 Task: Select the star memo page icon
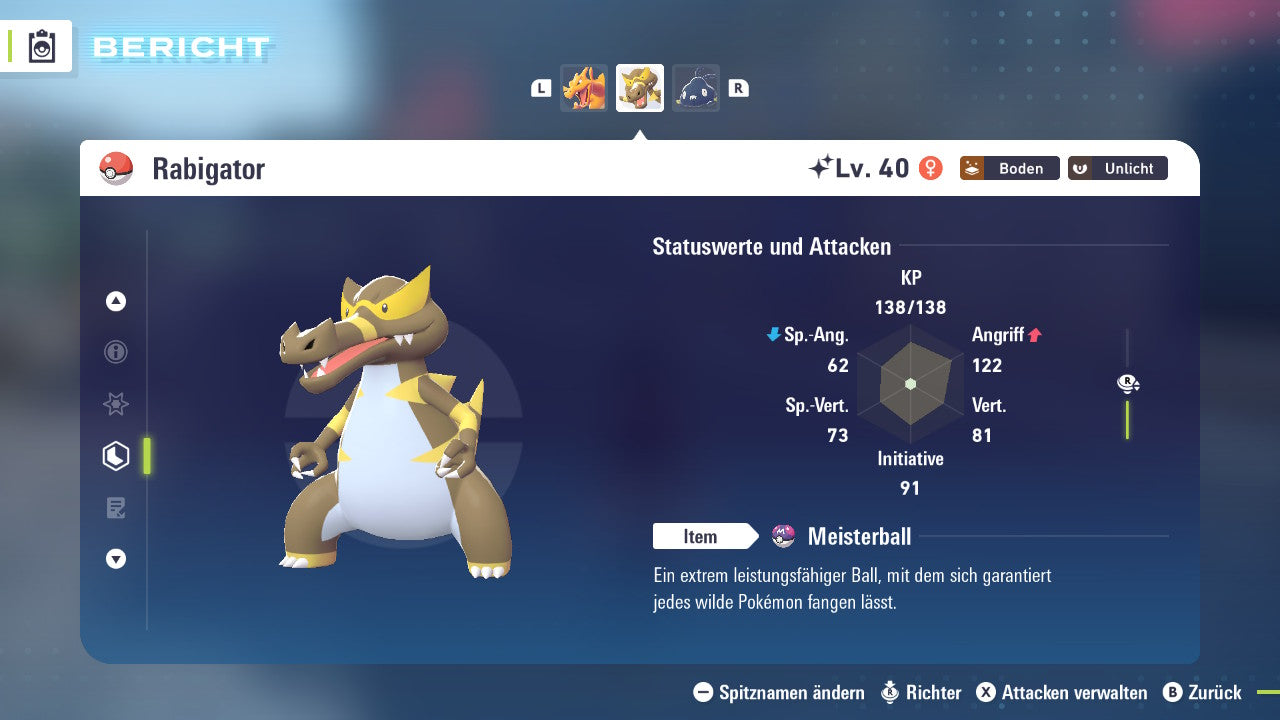tap(115, 404)
